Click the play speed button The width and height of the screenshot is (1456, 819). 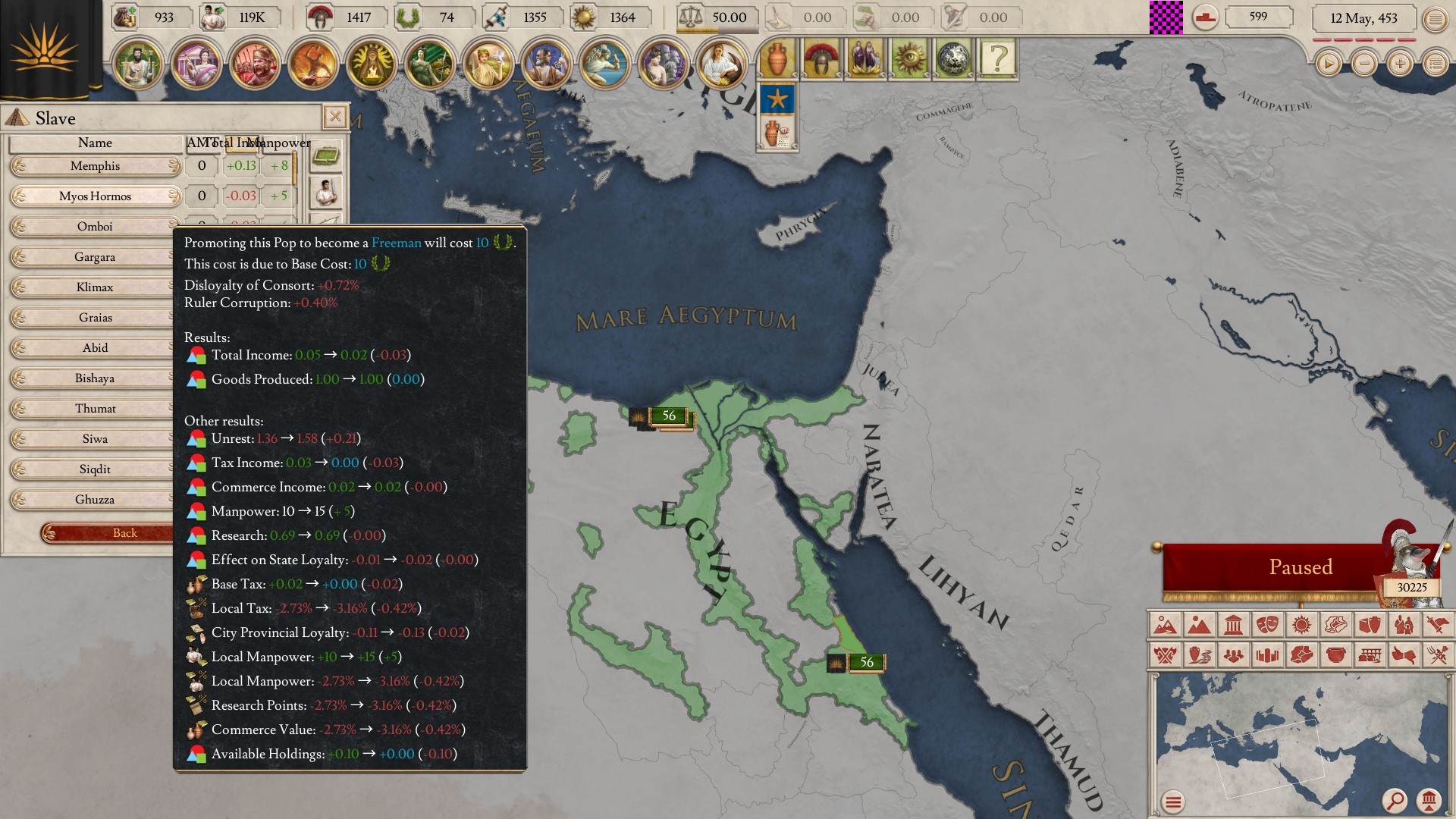coord(1328,64)
